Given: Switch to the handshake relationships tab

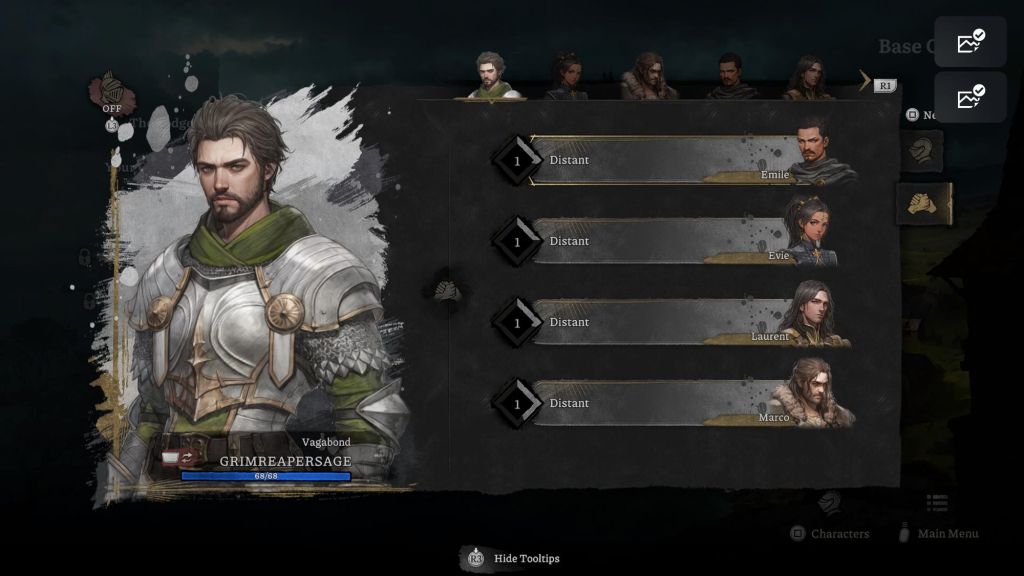Looking at the screenshot, I should coord(921,204).
